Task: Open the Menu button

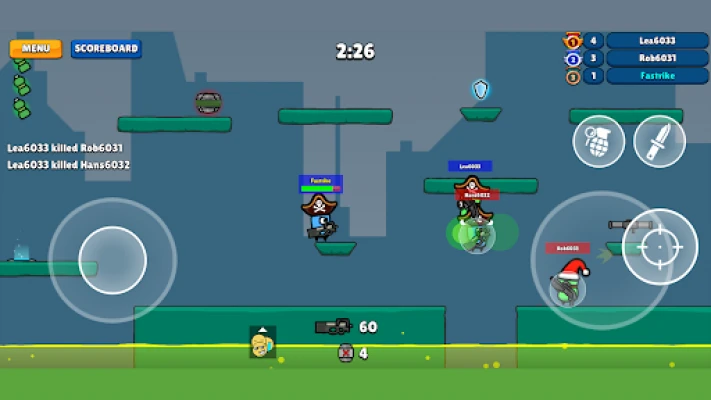Action: coord(36,48)
